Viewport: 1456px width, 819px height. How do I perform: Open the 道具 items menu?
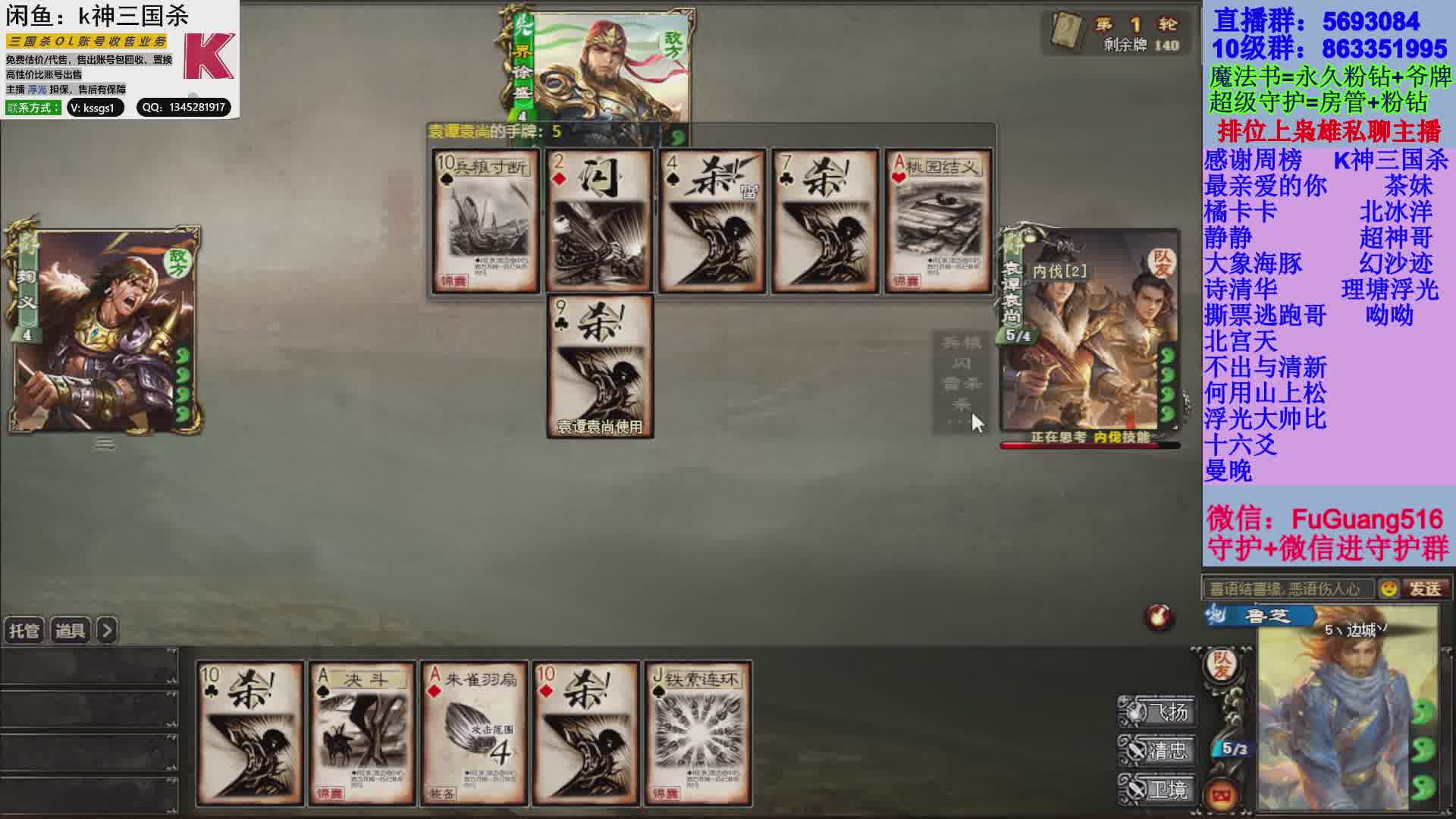(x=71, y=631)
